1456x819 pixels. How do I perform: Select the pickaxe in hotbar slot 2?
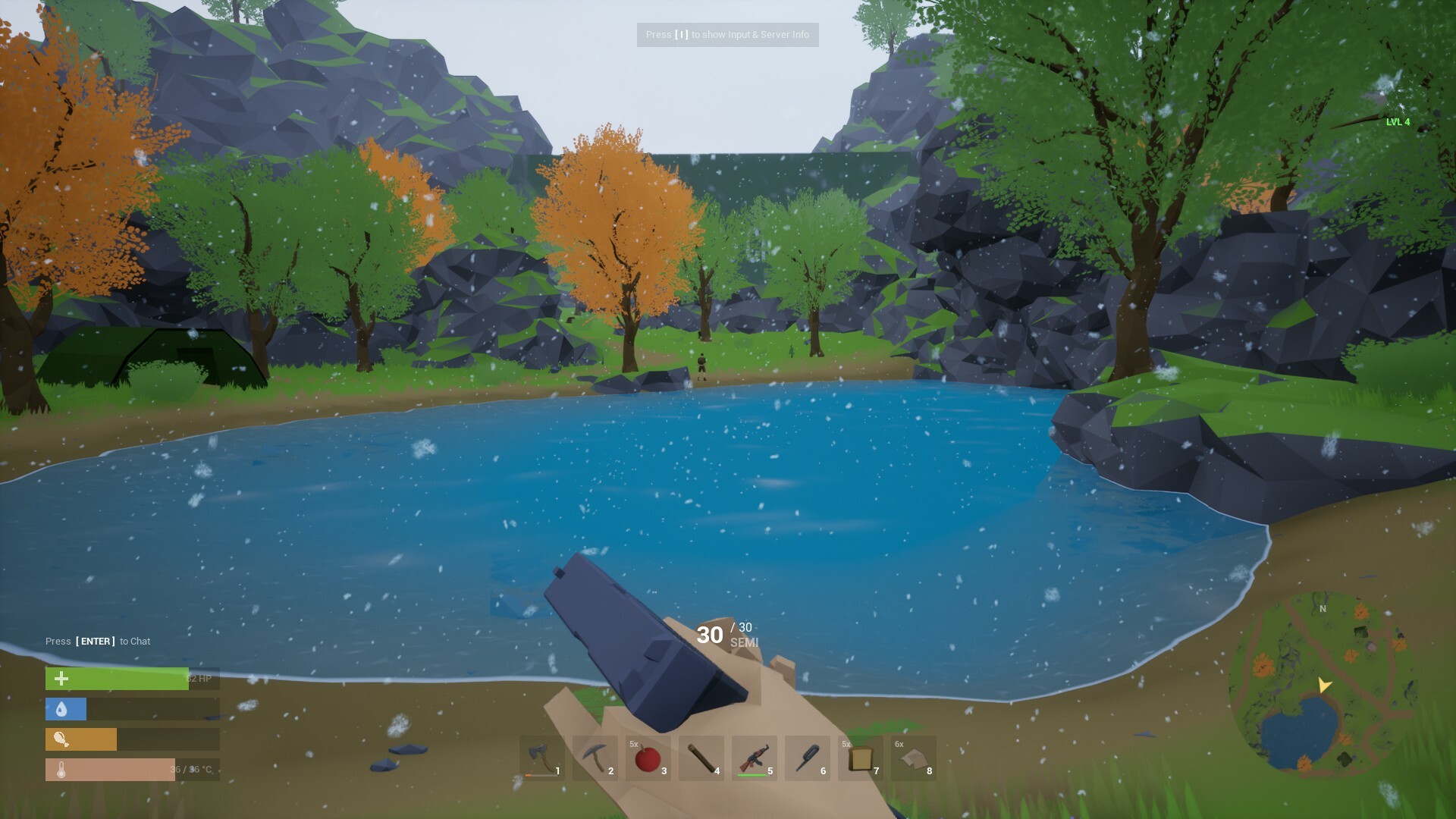tap(595, 758)
